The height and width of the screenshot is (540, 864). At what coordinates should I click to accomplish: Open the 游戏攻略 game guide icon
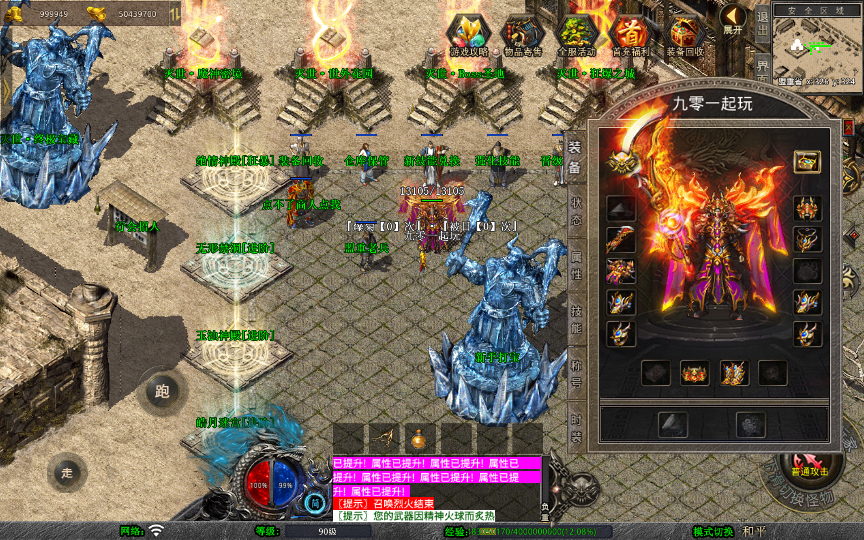pyautogui.click(x=468, y=35)
